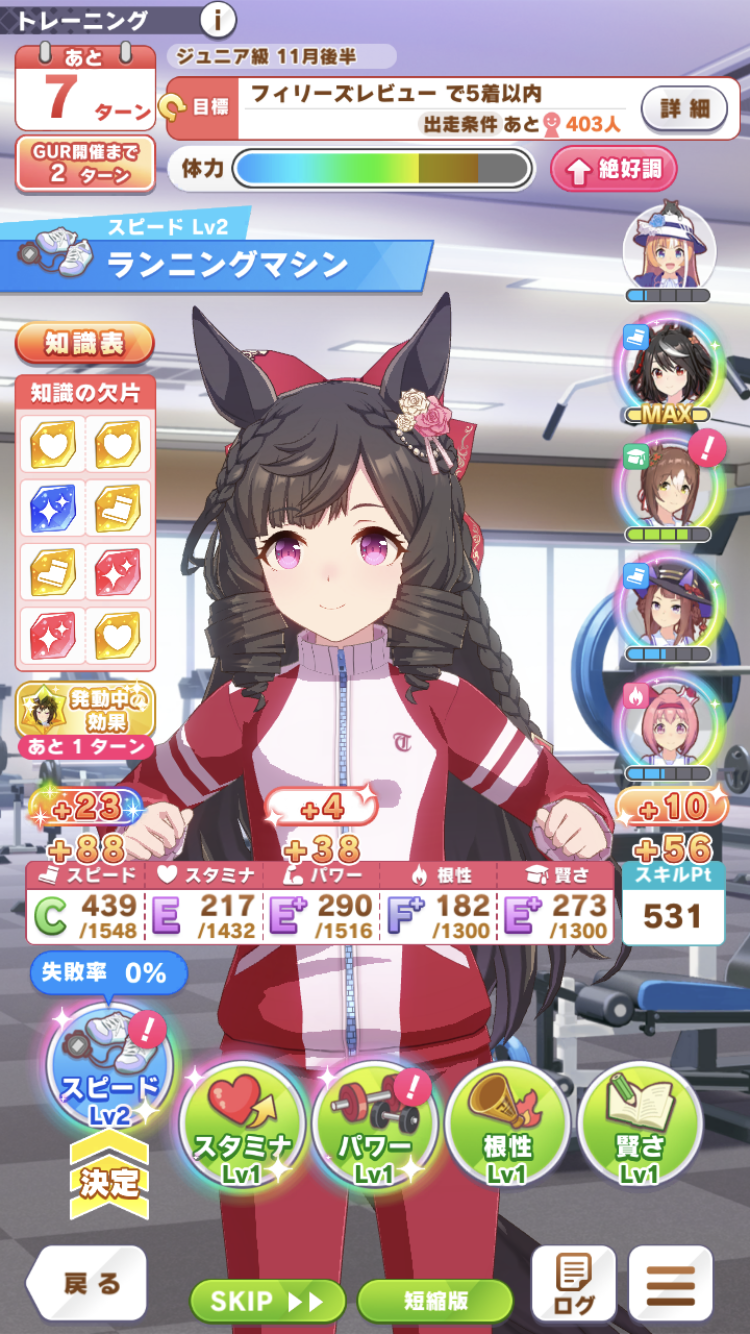Open the ログ log
This screenshot has width=750, height=1334.
point(573,1283)
